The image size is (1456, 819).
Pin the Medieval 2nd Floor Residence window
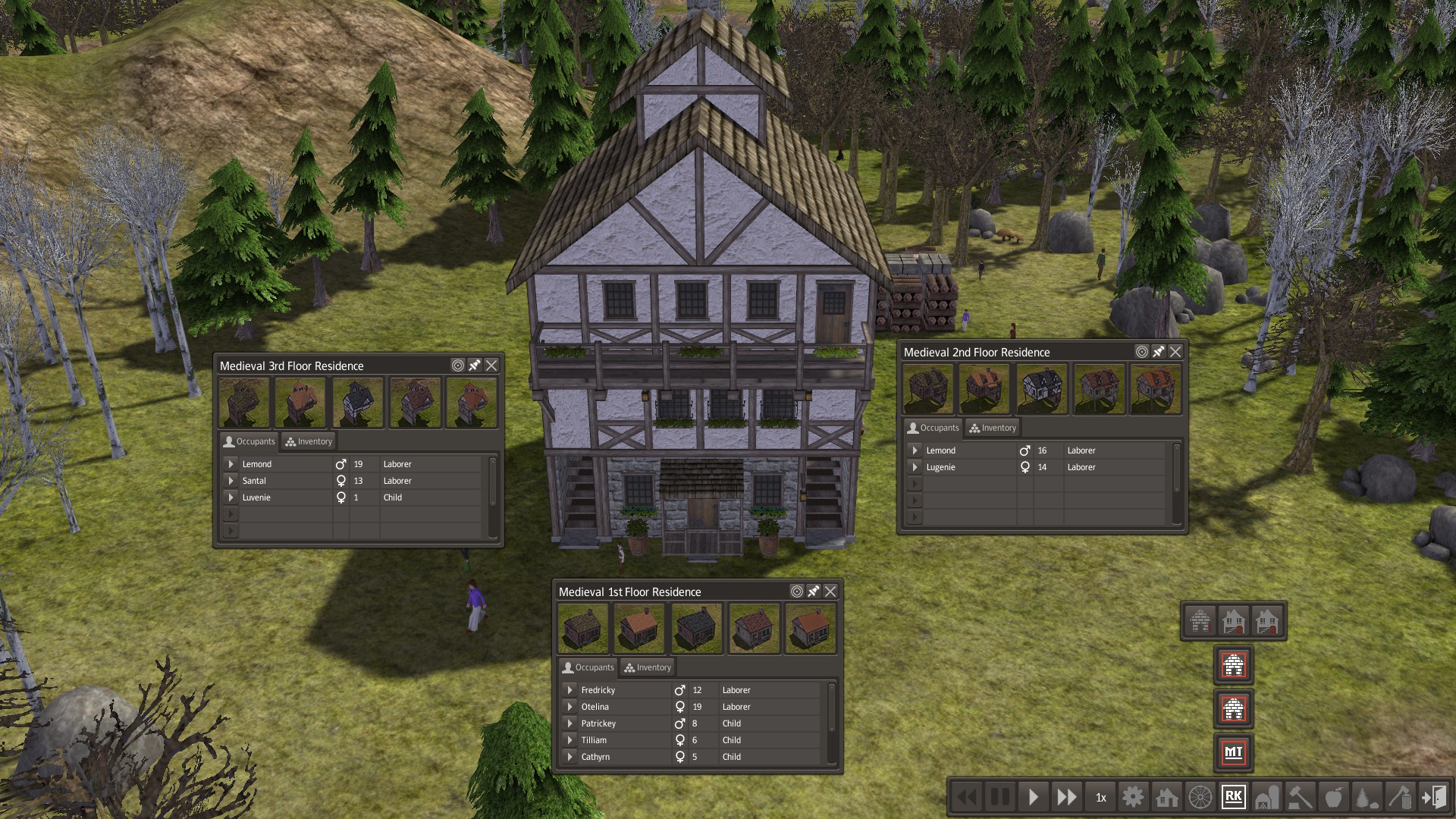(x=1159, y=352)
